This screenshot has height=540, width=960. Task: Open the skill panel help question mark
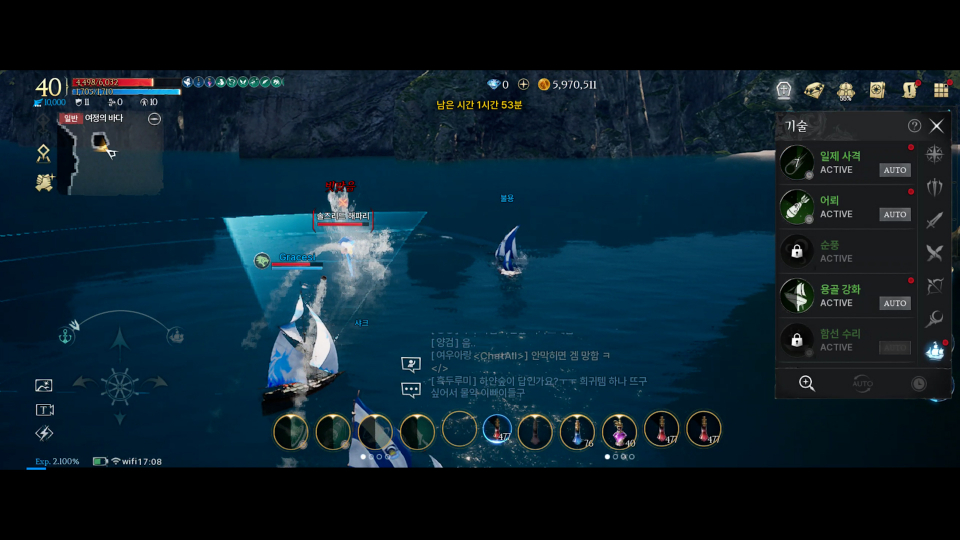point(914,126)
